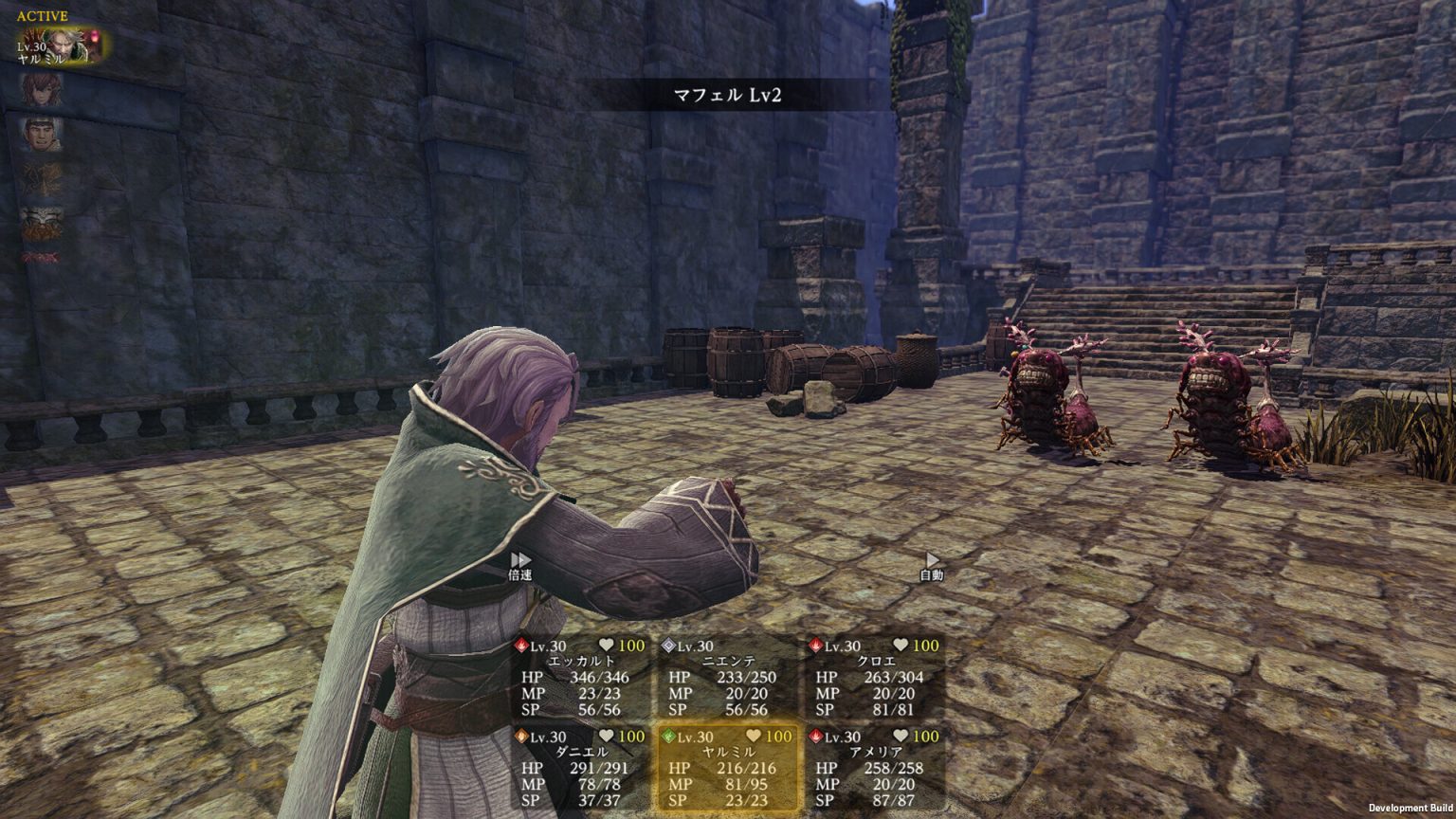Viewport: 1456px width, 819px height.
Task: Click the play arrow above the 自動 label
Action: (x=932, y=559)
